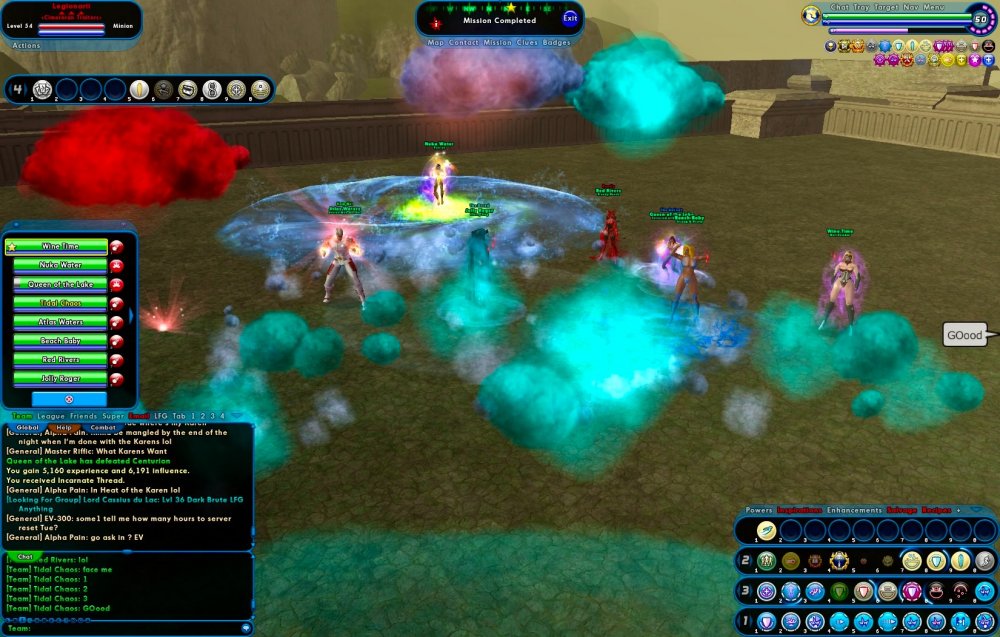Viewport: 1000px width, 637px height.
Task: Click the blue quit-team button
Action: tap(69, 398)
